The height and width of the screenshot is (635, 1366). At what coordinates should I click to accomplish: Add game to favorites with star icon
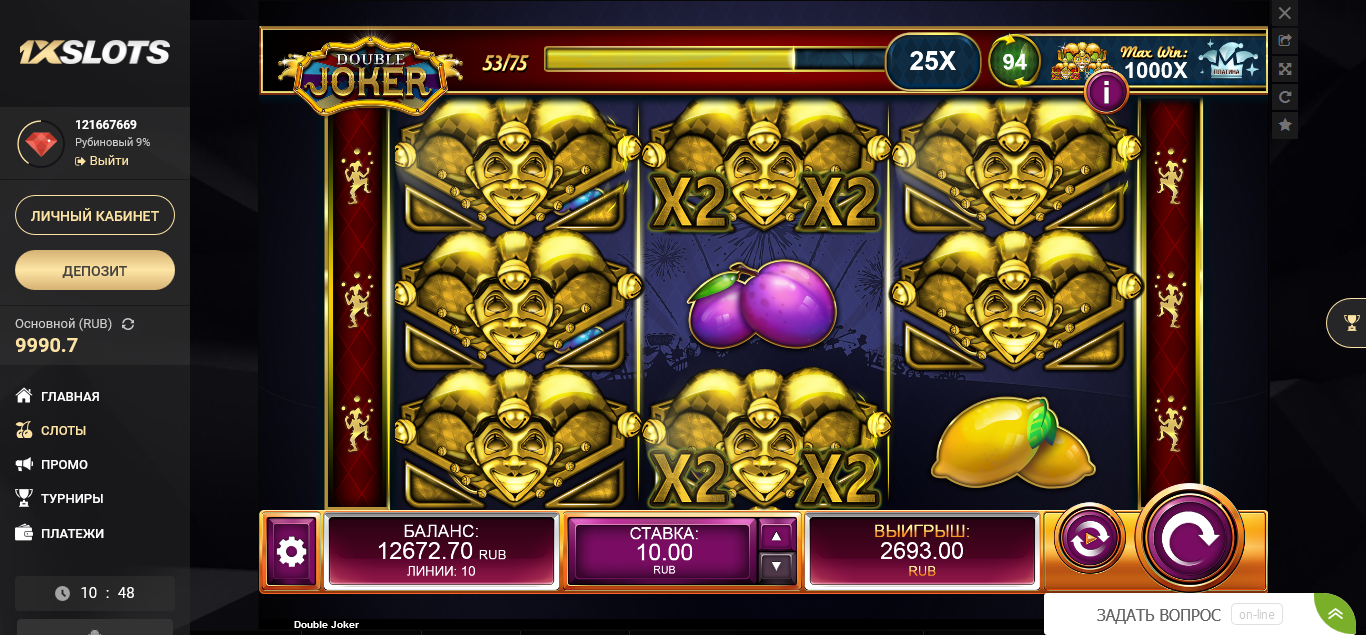point(1285,125)
